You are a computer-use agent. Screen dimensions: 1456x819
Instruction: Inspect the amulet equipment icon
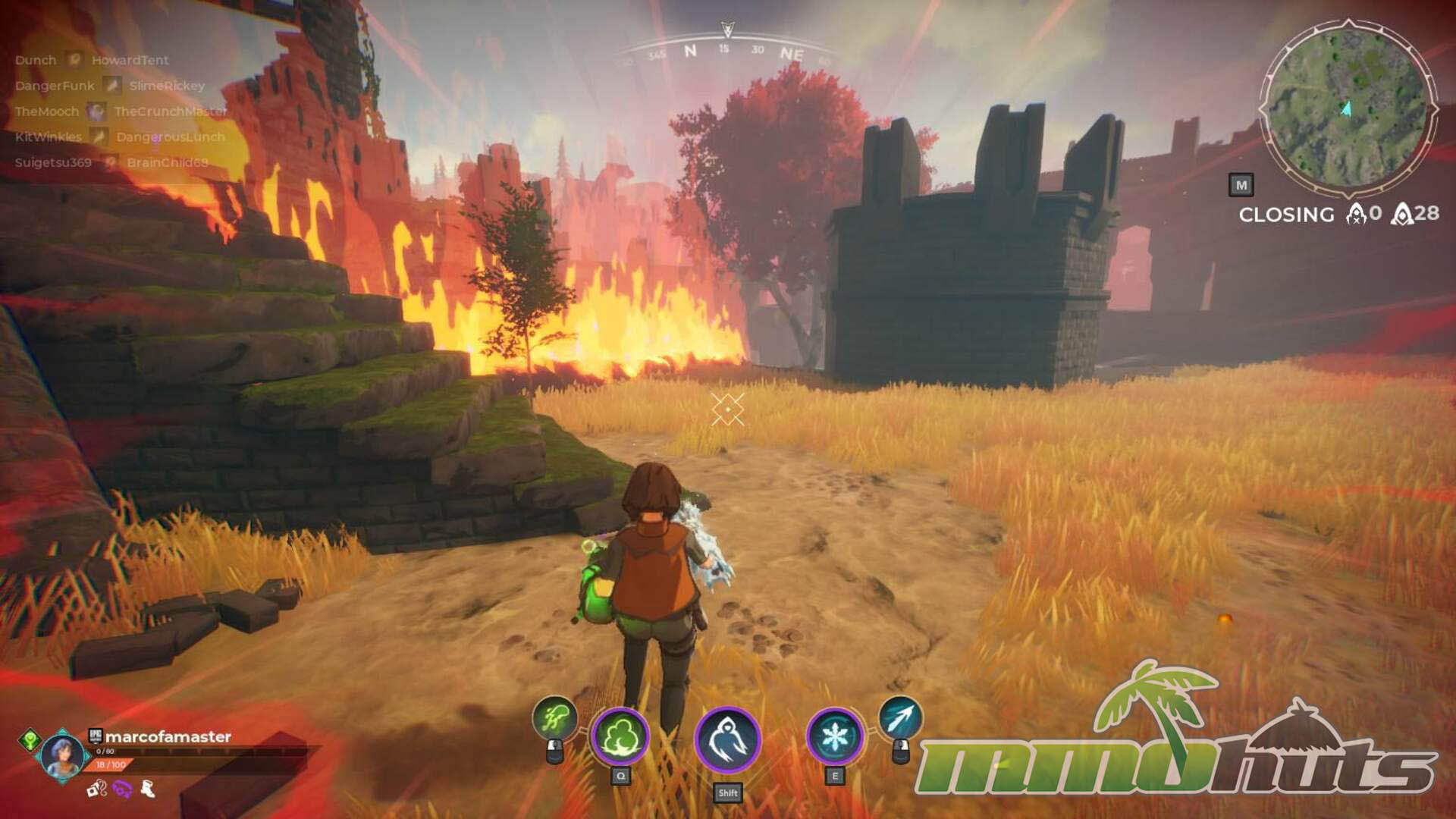[x=96, y=789]
